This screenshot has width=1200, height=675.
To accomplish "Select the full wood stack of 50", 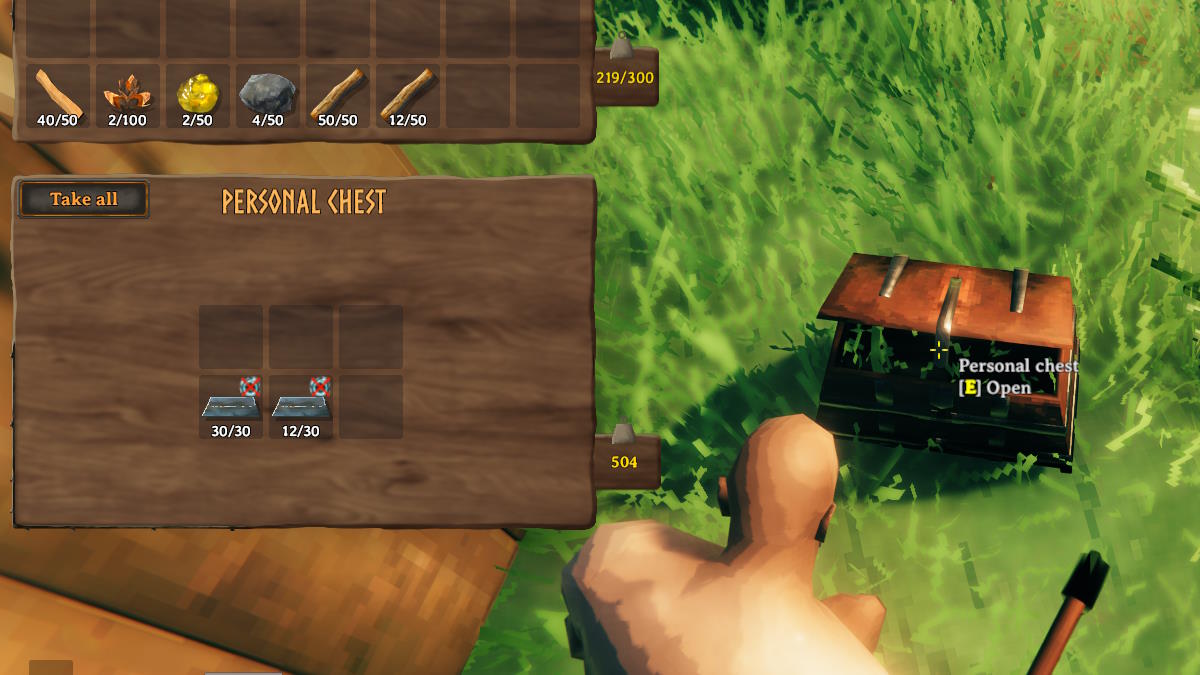I will point(337,96).
